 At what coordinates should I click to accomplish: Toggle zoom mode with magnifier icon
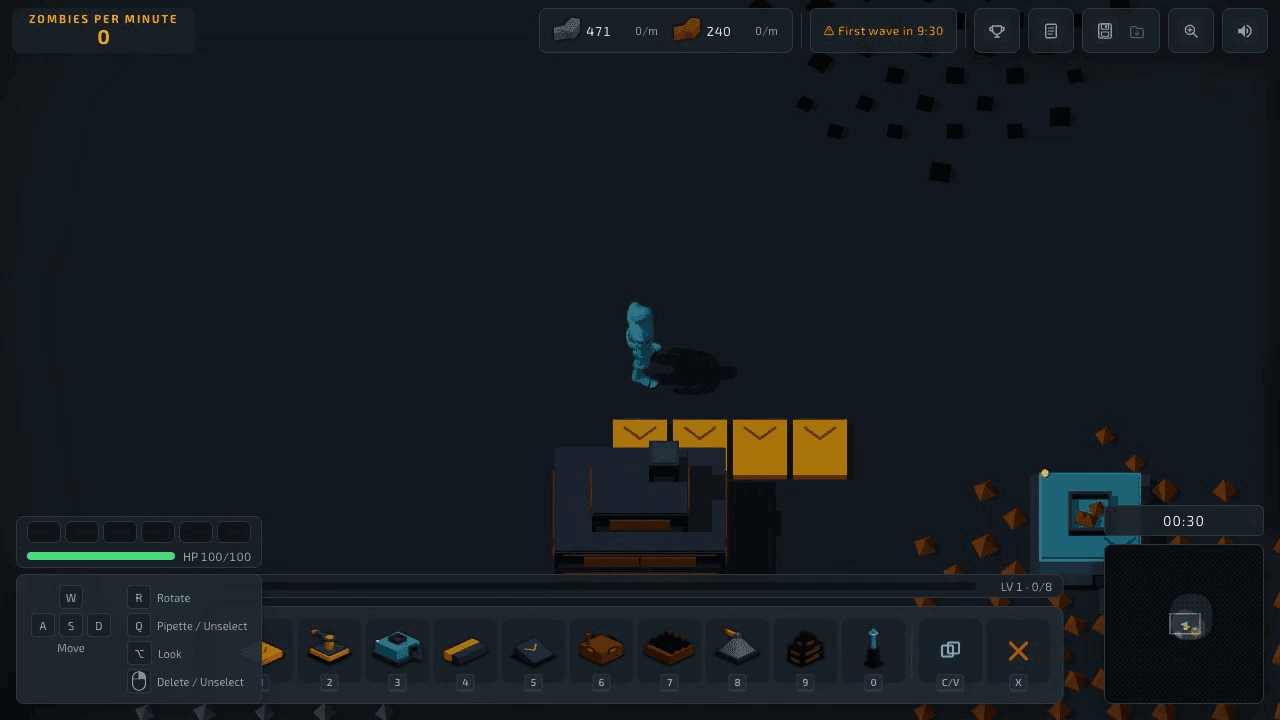1190,30
